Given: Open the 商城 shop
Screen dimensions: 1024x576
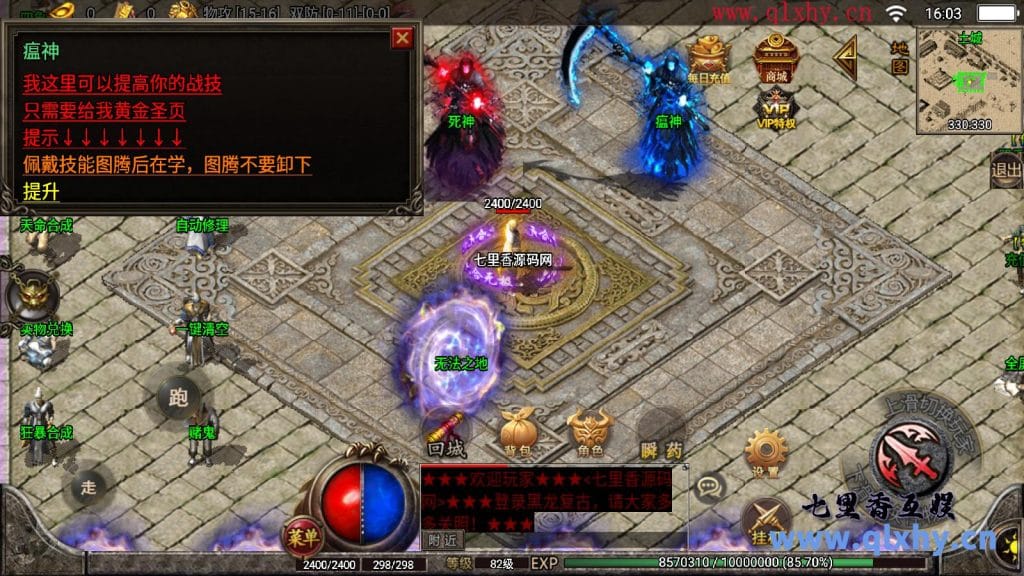Looking at the screenshot, I should (775, 58).
